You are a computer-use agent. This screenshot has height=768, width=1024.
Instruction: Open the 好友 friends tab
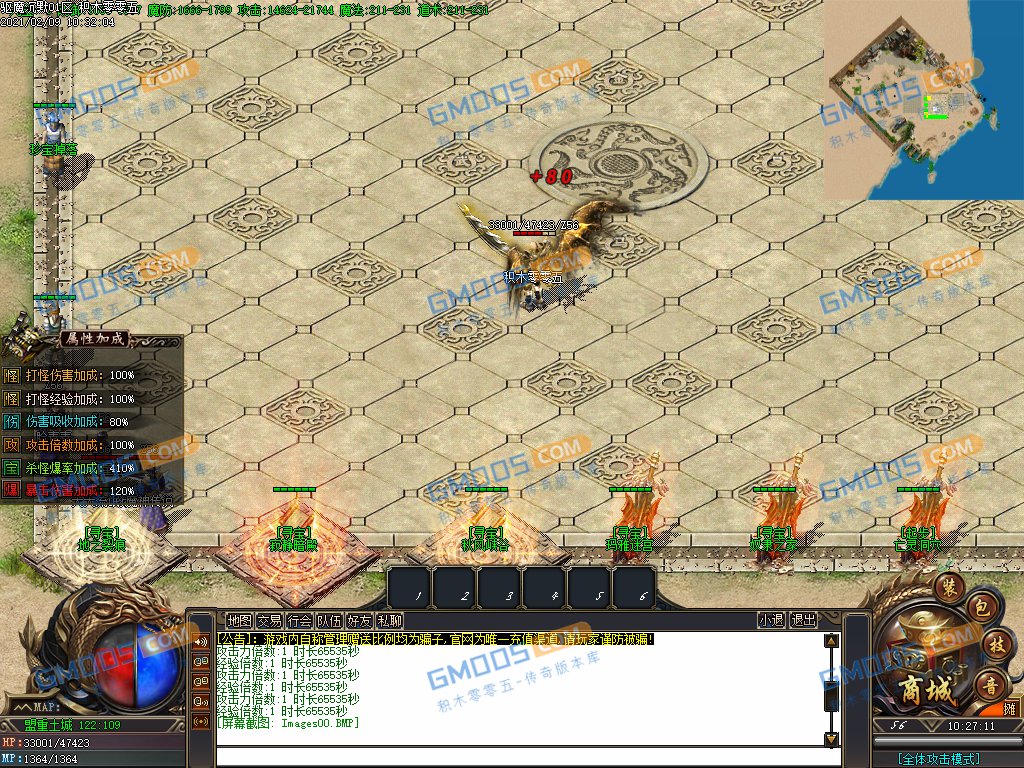(359, 621)
